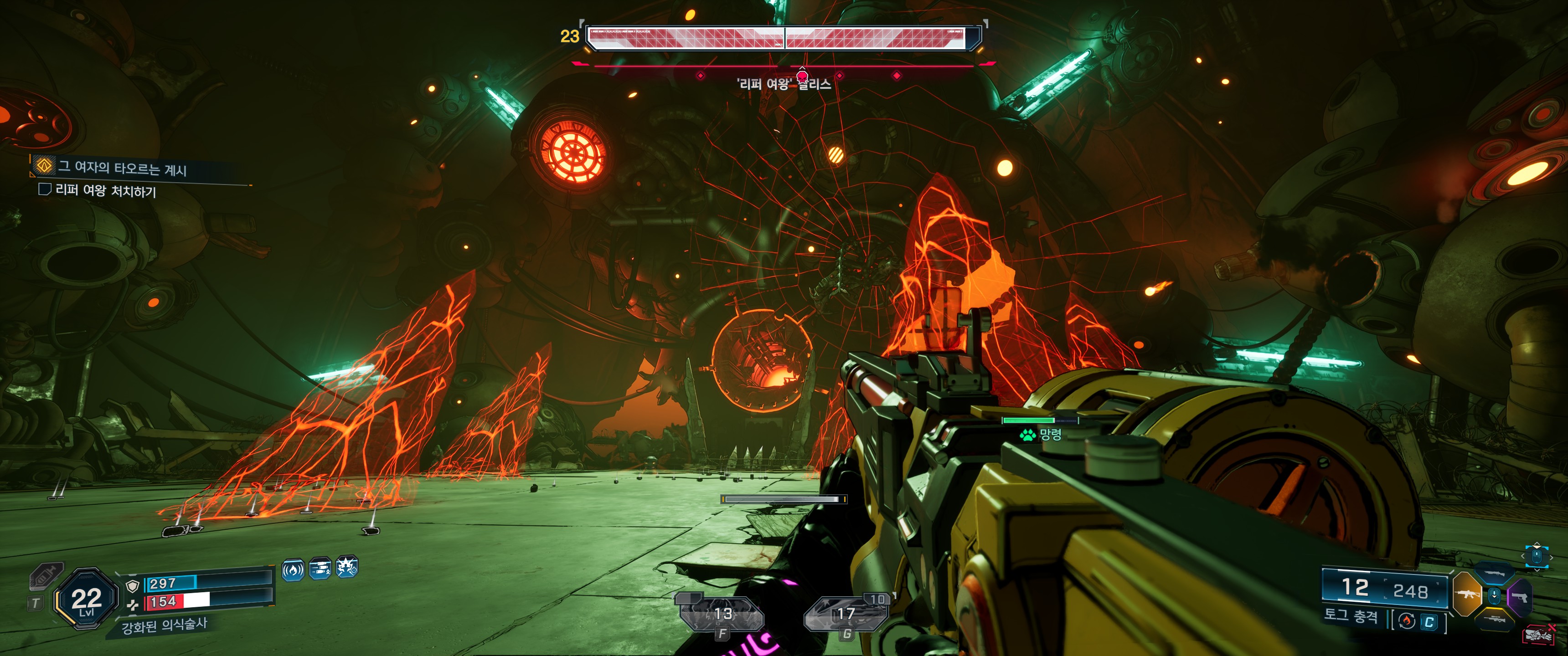The height and width of the screenshot is (656, 1568).
Task: Switch to the blue shotgun weapon slot
Action: (x=1494, y=573)
